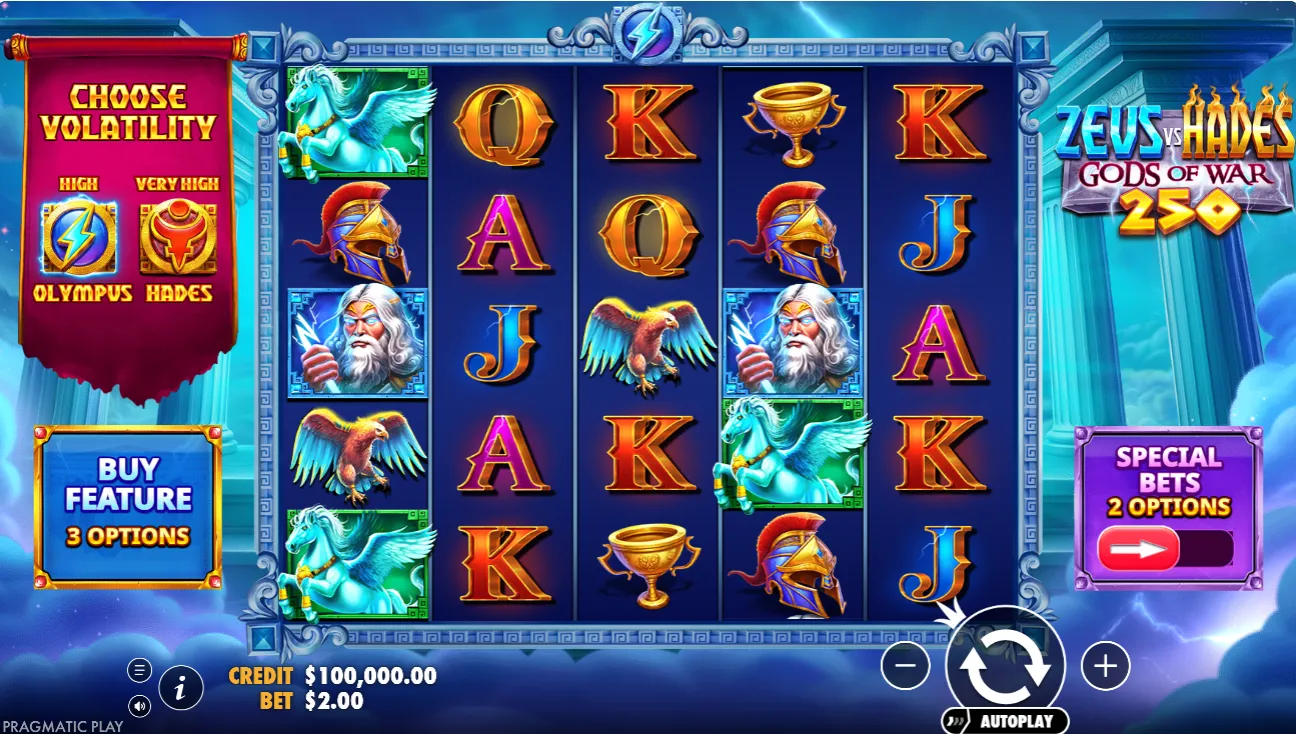The height and width of the screenshot is (734, 1296).
Task: Choose the Olympus high volatility option
Action: tap(79, 238)
